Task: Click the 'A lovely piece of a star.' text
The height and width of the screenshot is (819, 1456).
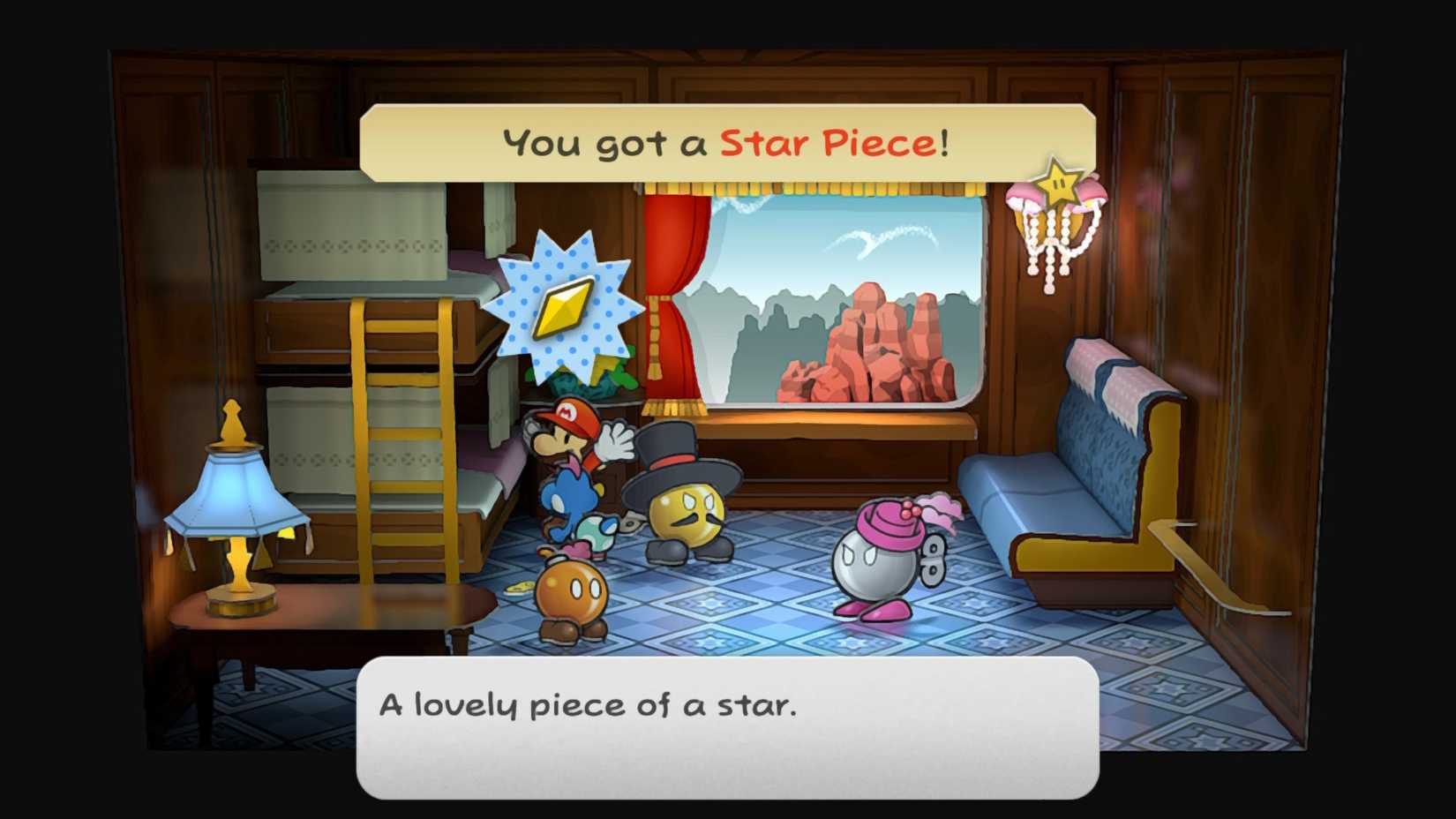Action: click(587, 703)
